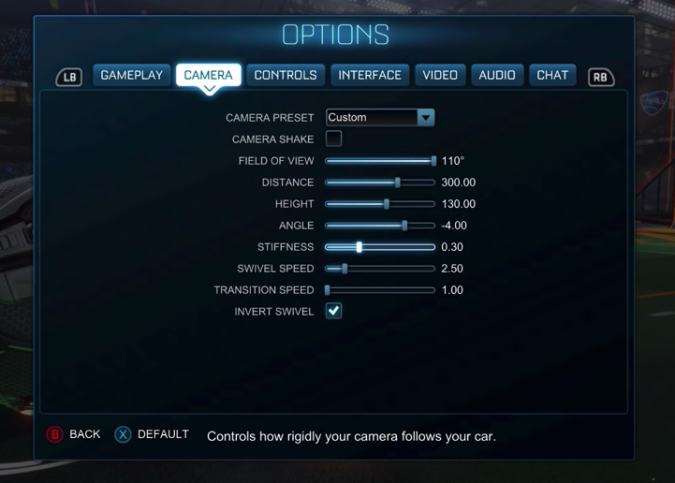Adjust the Transition Speed slider
This screenshot has width=675, height=483.
[380, 290]
